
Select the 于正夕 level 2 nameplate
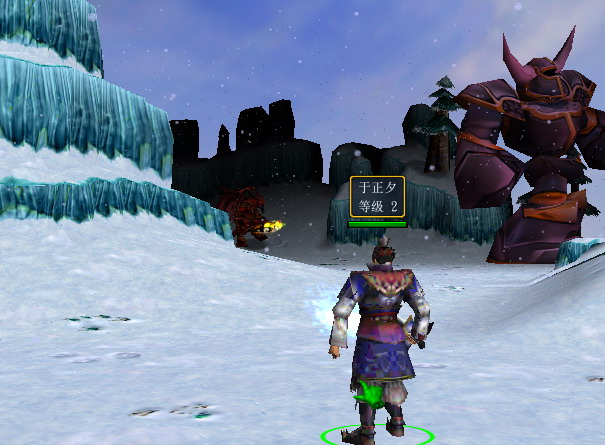click(378, 197)
